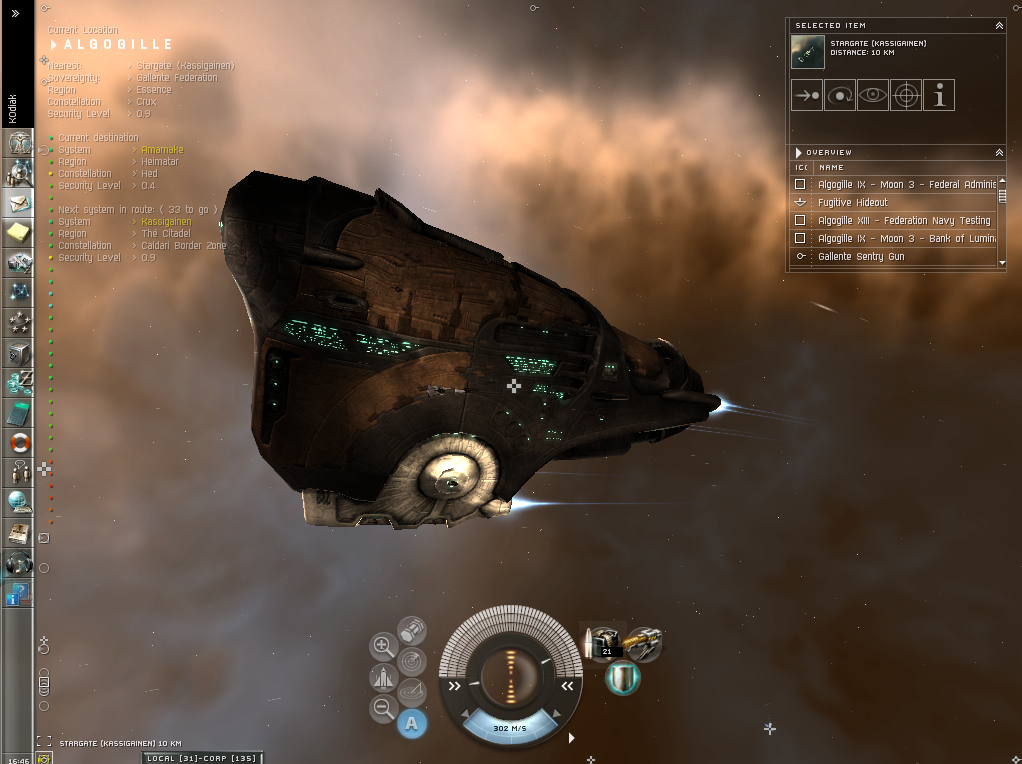1022x764 pixels.
Task: Open mail from the envelope sidebar icon
Action: (x=19, y=203)
